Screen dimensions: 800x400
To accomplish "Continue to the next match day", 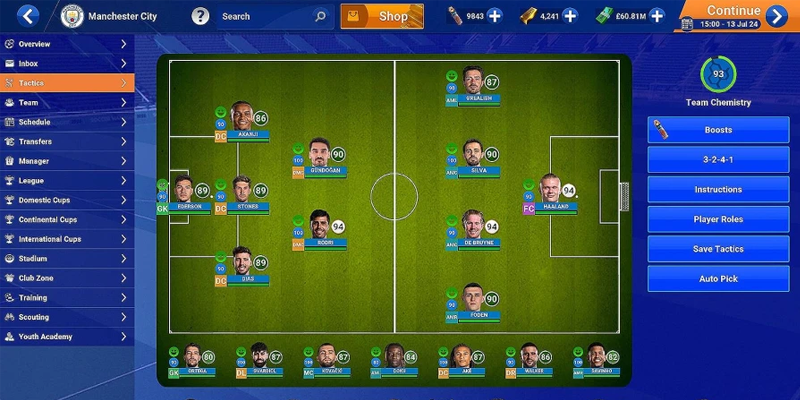I will pos(735,16).
